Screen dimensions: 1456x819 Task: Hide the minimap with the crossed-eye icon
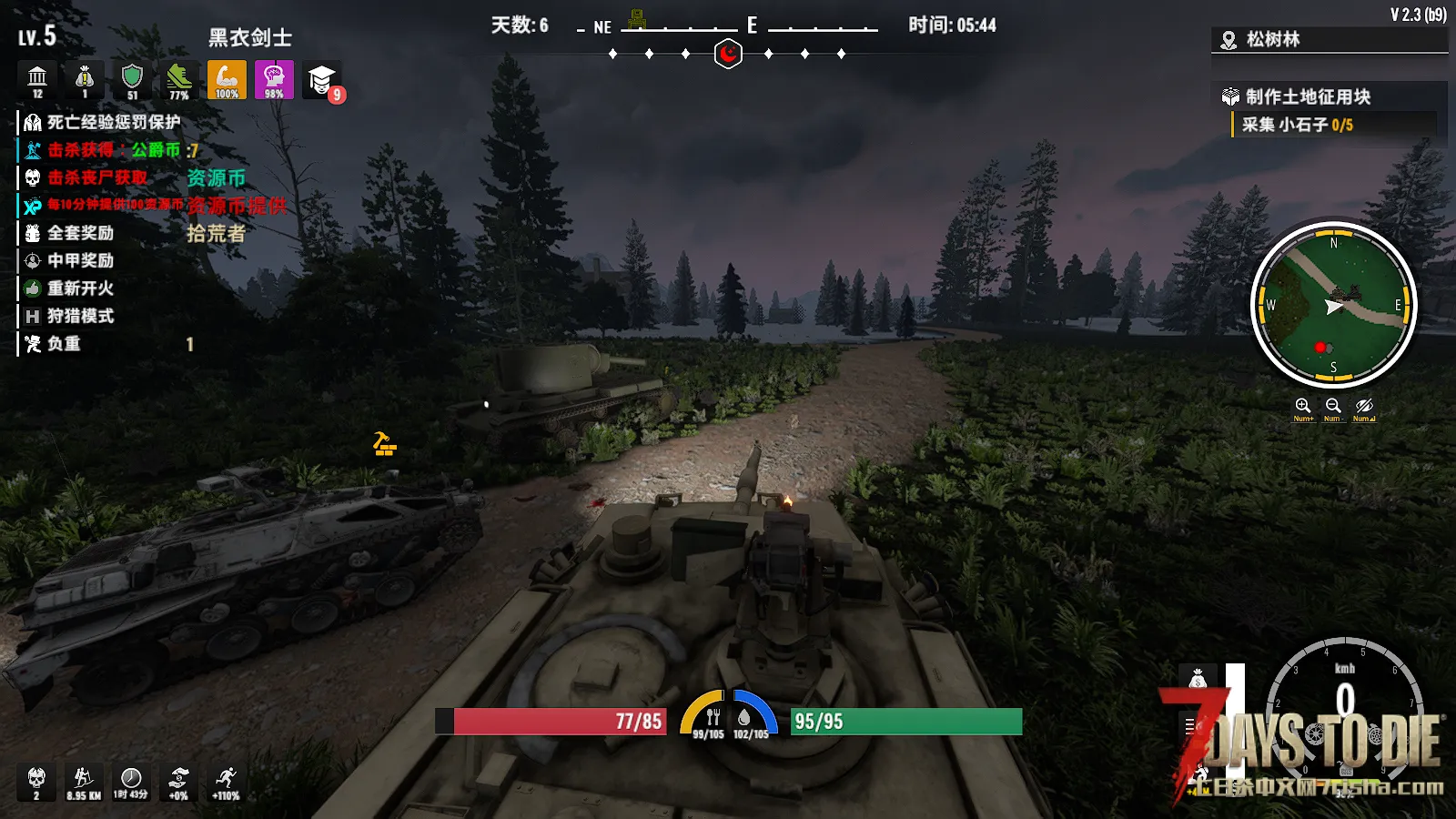[1363, 406]
